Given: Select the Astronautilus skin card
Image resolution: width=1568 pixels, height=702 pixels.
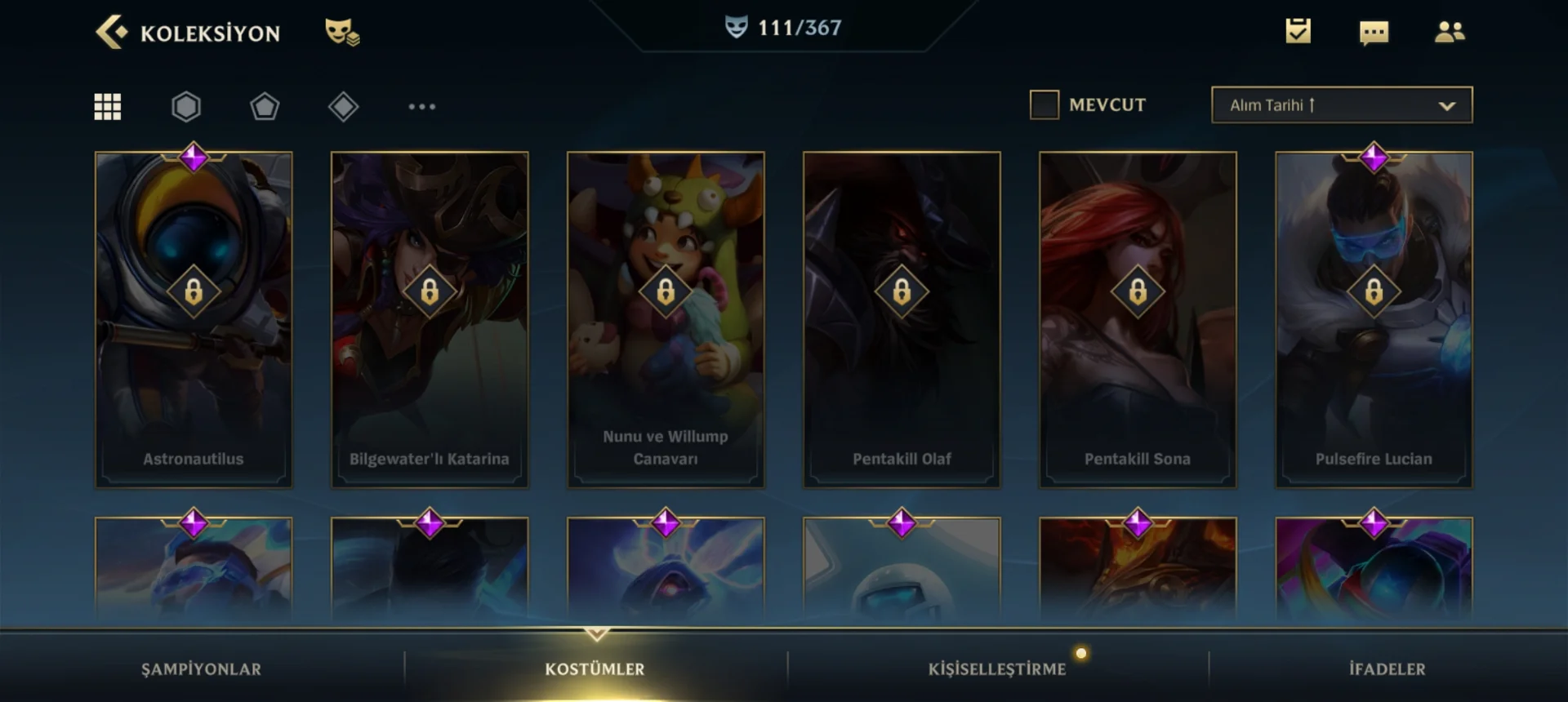Looking at the screenshot, I should (194, 319).
